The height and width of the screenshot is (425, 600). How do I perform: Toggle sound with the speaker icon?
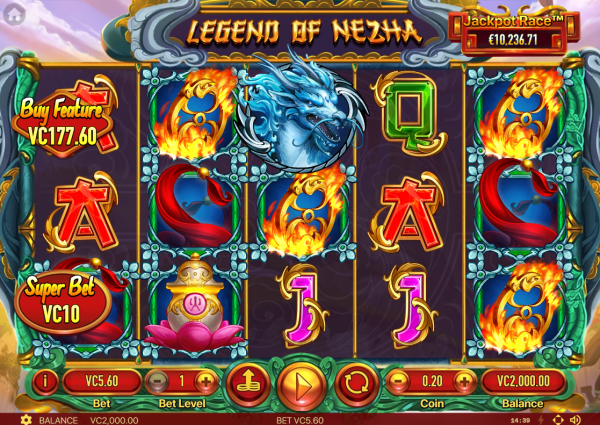573,419
